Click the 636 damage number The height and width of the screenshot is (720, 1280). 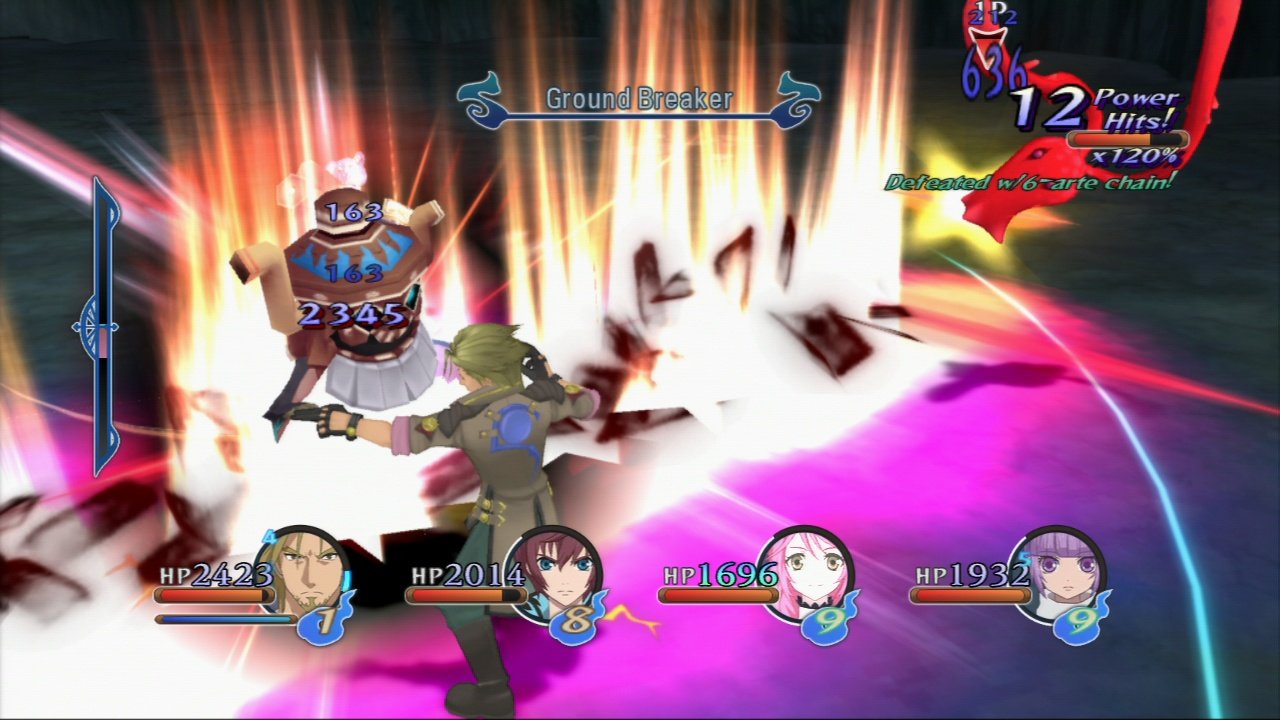[995, 73]
